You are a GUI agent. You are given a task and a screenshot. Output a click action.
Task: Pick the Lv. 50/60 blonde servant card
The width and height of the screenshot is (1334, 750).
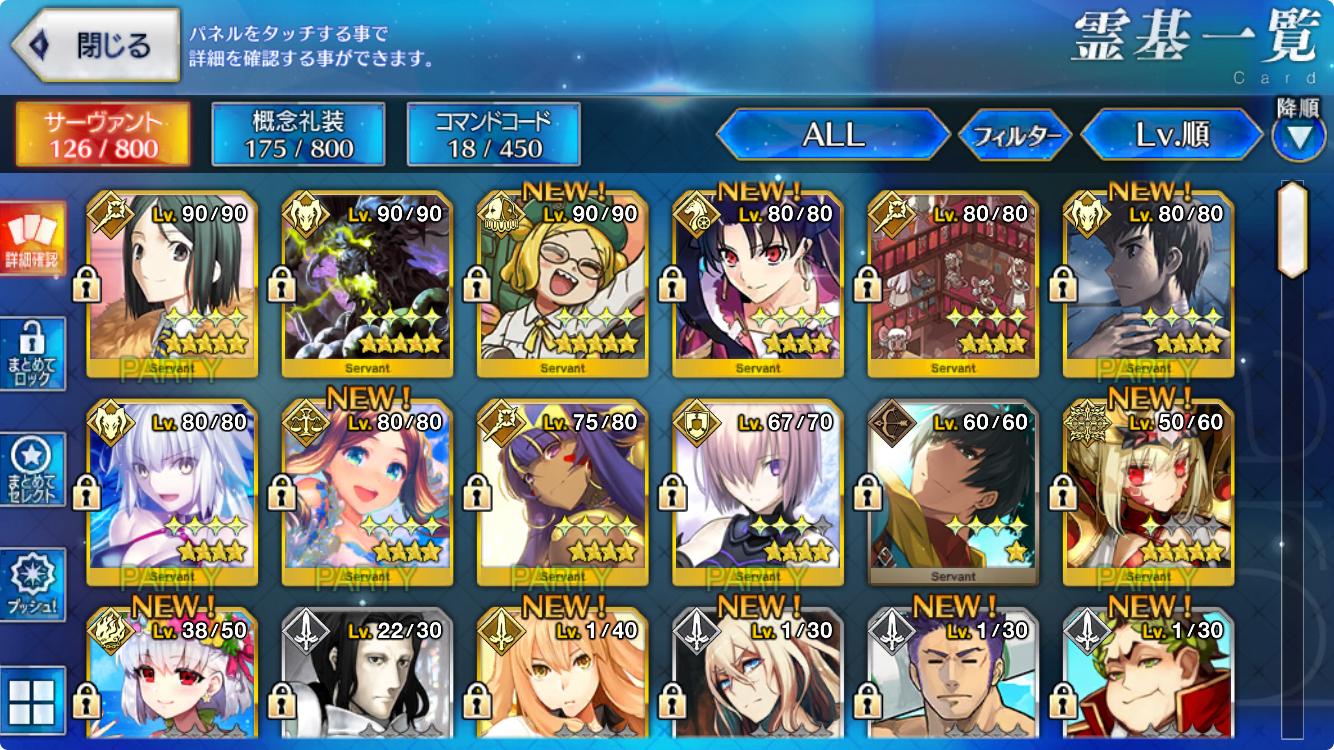(x=1148, y=493)
